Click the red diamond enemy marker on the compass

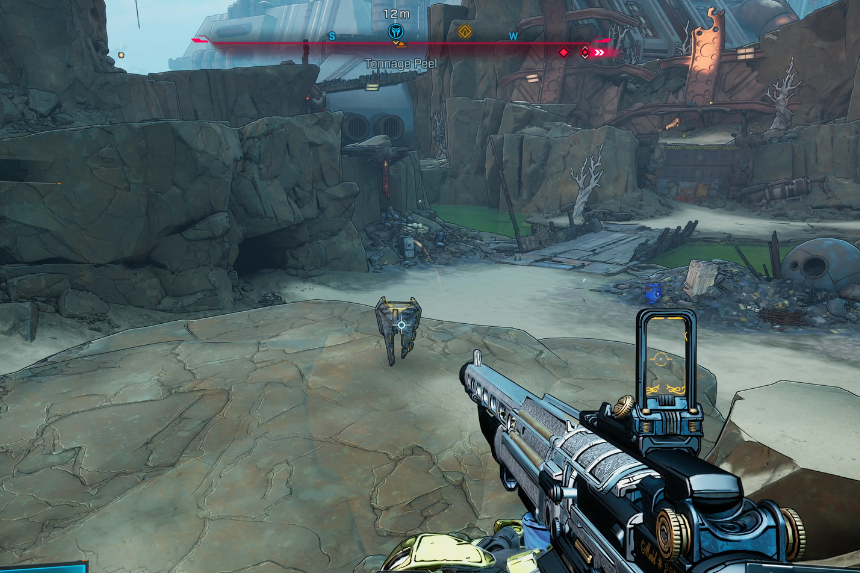pos(563,52)
